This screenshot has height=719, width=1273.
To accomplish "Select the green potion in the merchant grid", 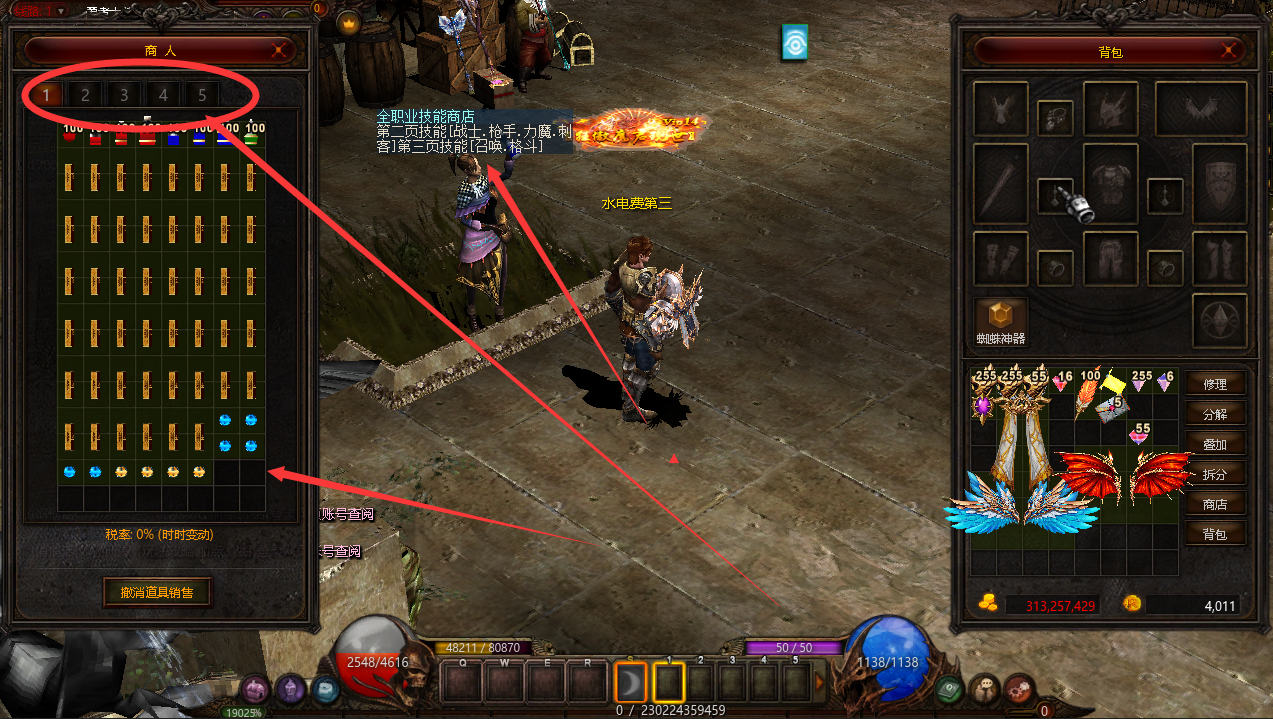I will coord(252,139).
